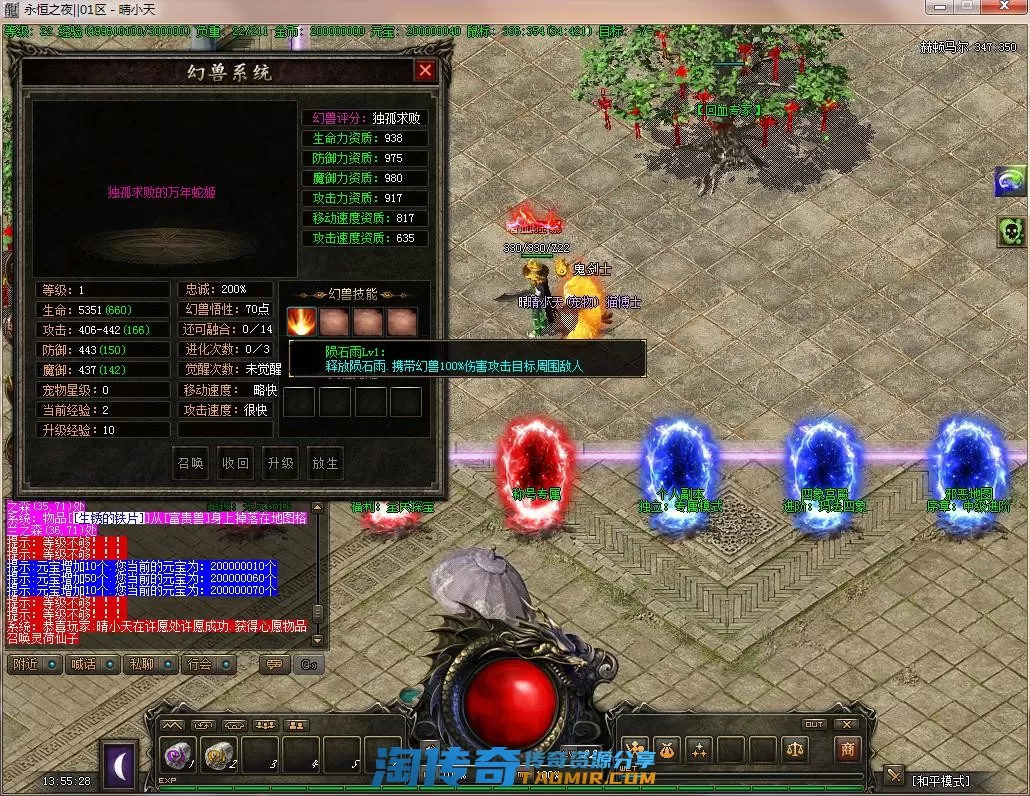Use the purple scroll in hotbar slot 1

pyautogui.click(x=178, y=757)
